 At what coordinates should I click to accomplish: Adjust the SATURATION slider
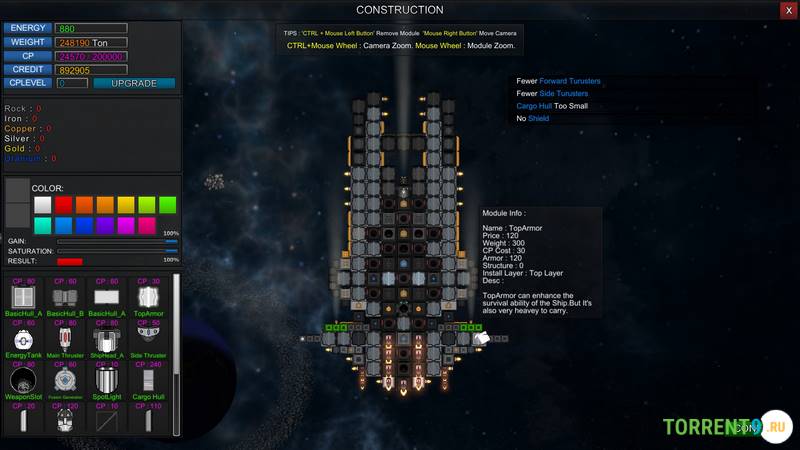tap(117, 251)
